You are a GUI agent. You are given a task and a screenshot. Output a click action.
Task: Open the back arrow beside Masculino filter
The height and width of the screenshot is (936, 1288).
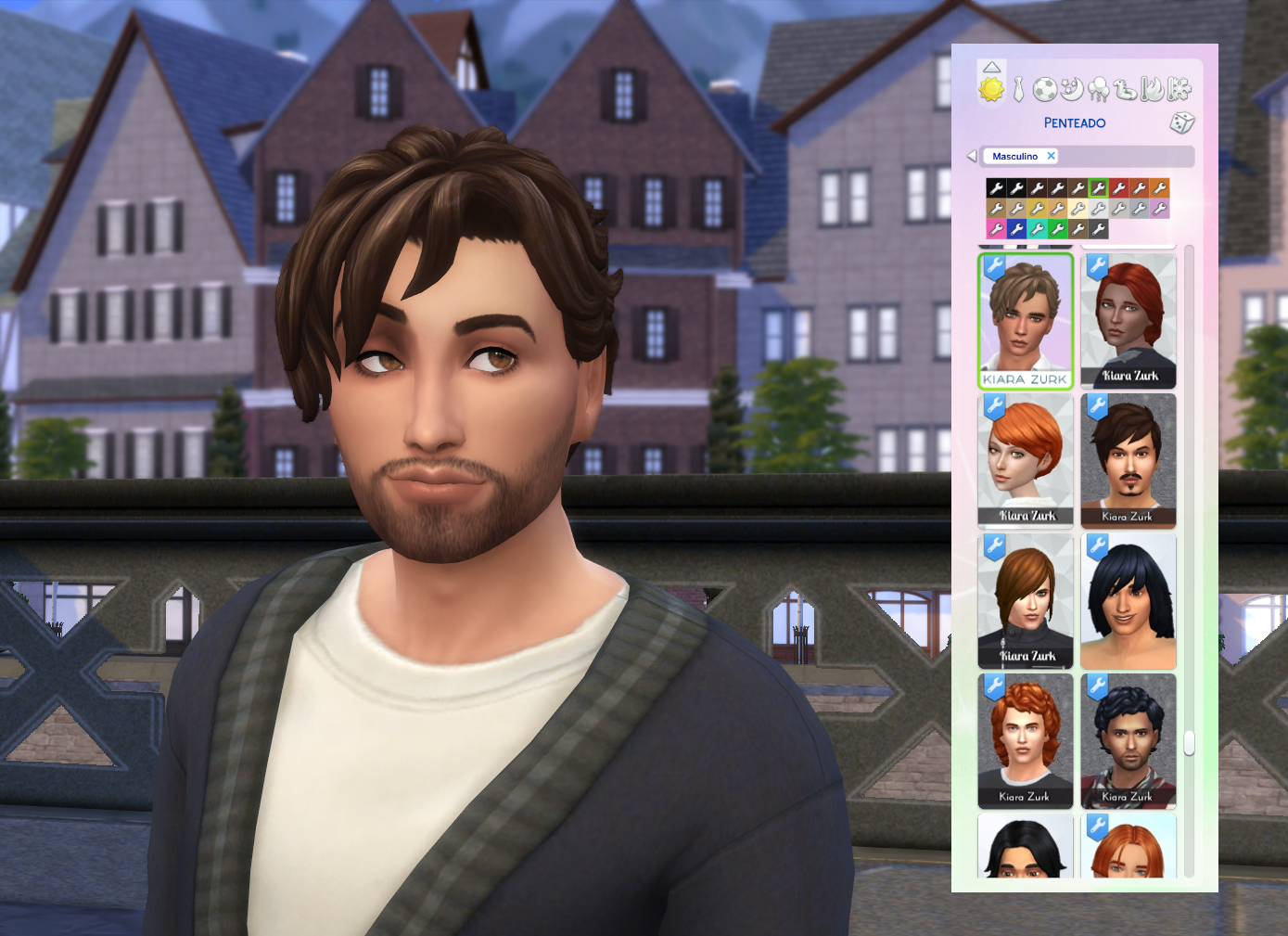tap(972, 156)
